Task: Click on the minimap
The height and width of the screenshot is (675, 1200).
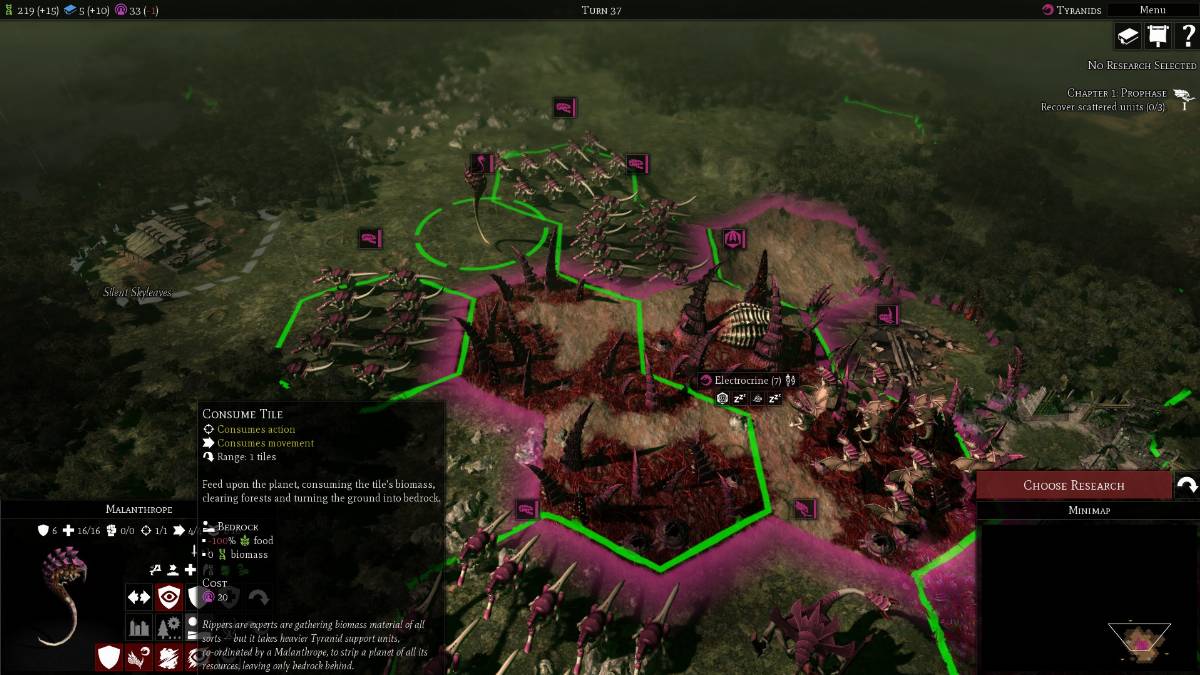Action: [x=1088, y=596]
